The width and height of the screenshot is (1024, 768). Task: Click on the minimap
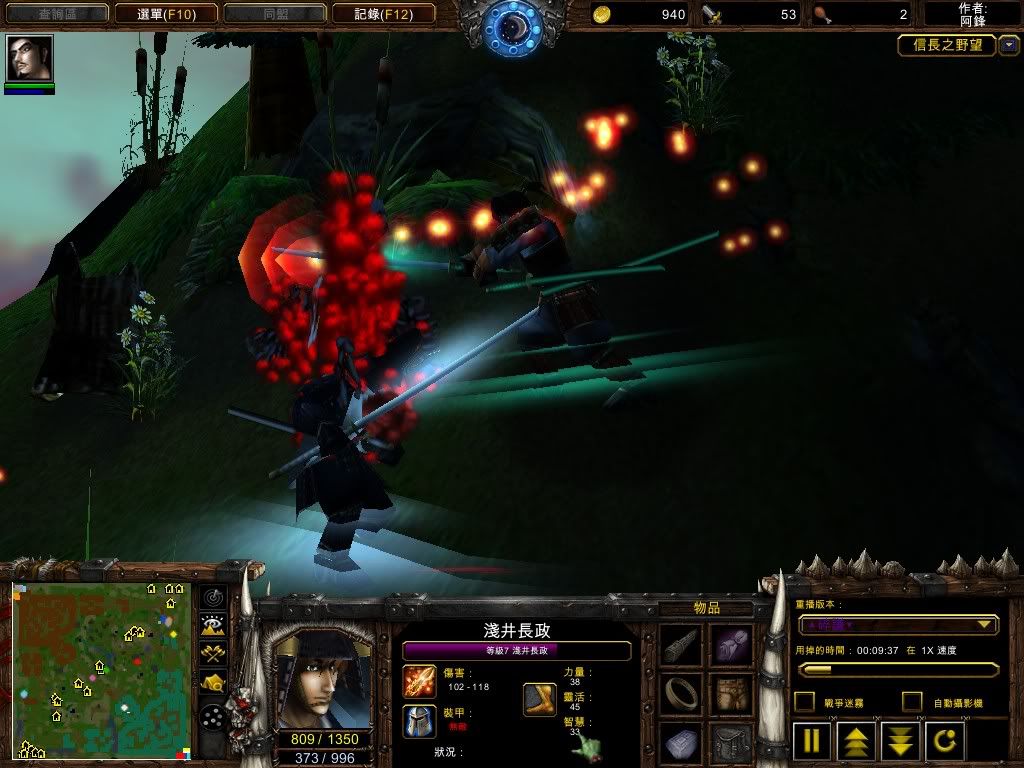pyautogui.click(x=100, y=670)
